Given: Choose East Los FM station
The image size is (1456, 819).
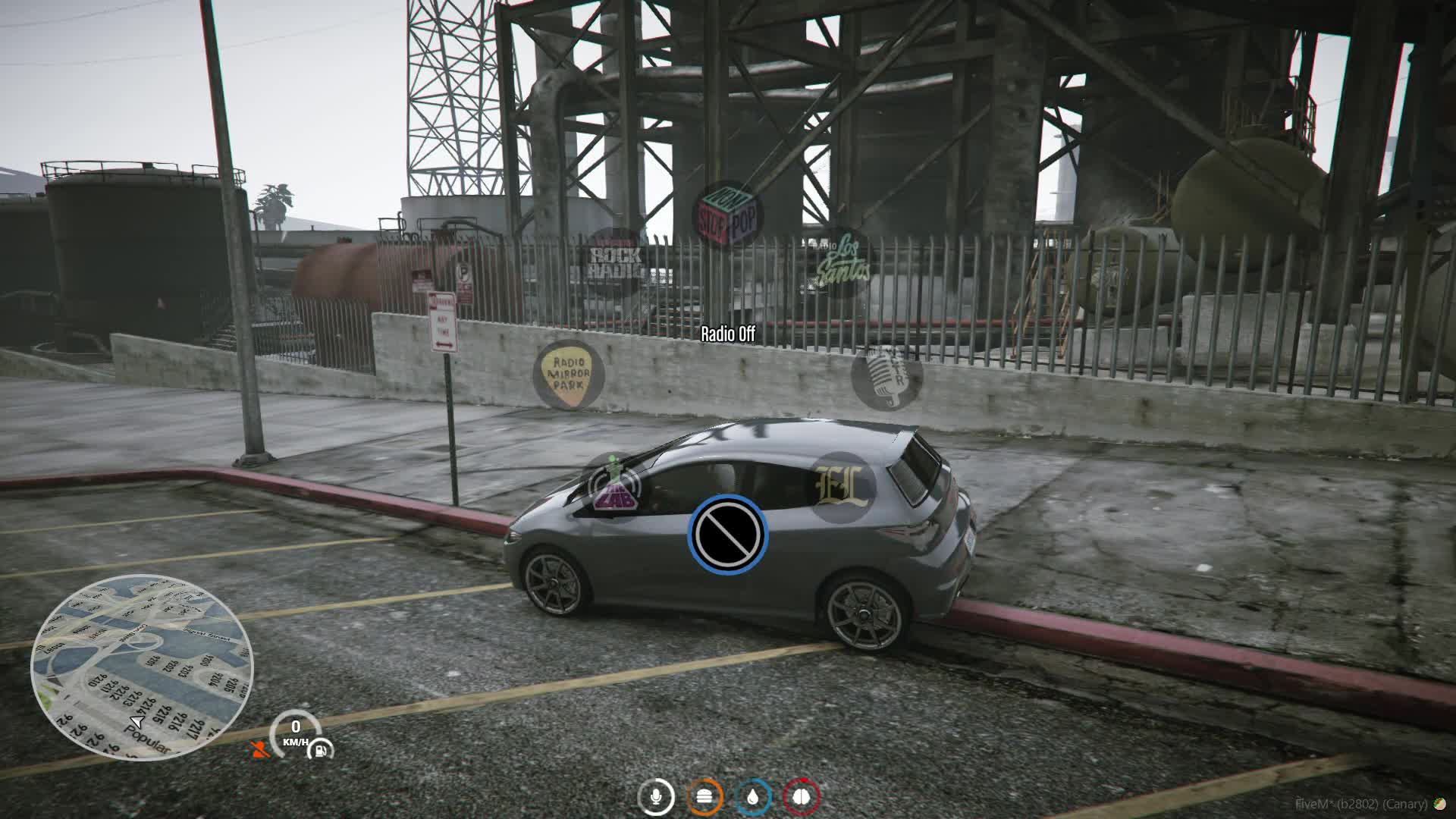Looking at the screenshot, I should (840, 487).
